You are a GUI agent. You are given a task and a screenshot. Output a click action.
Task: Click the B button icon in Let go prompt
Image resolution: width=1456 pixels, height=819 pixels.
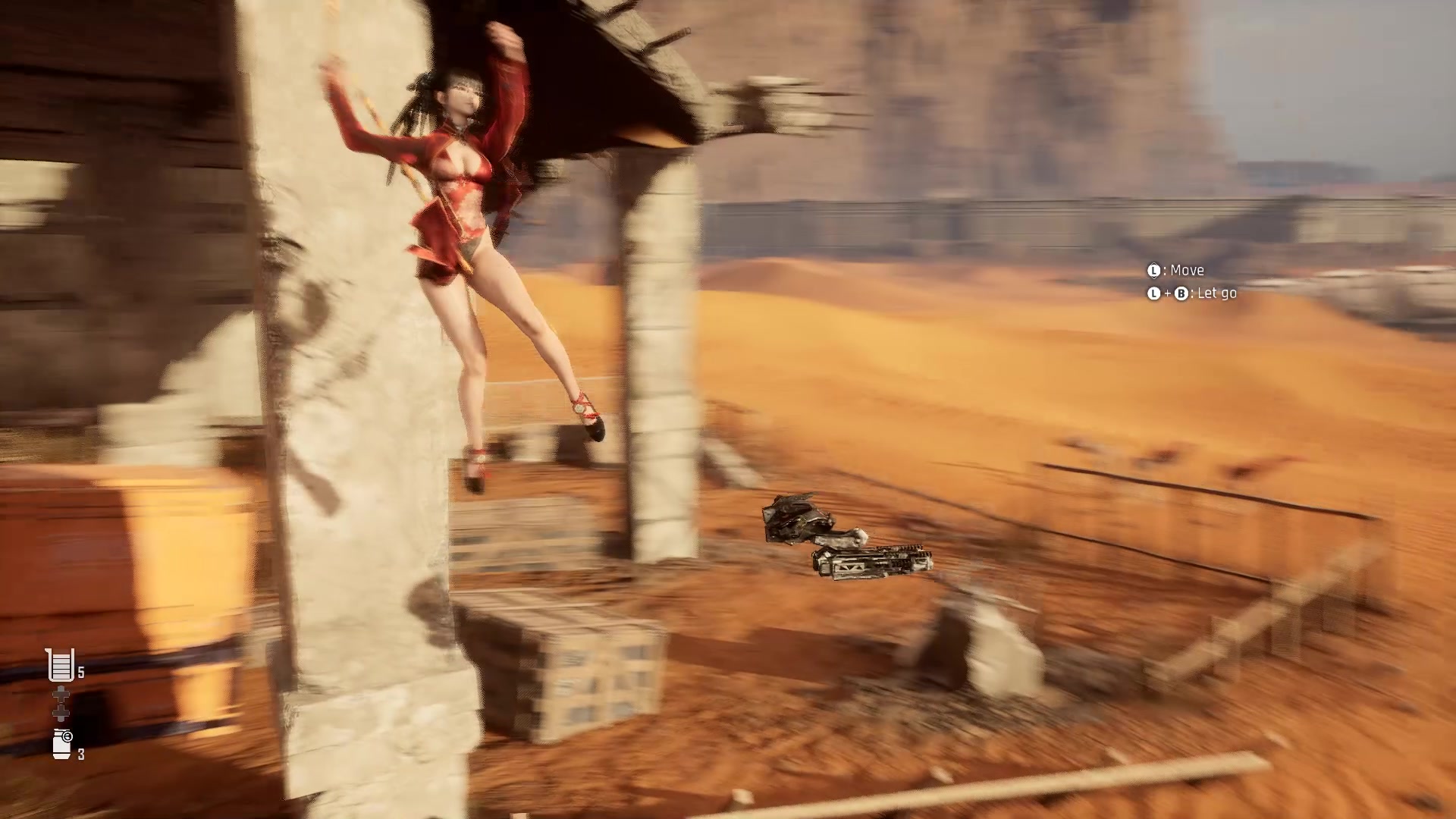tap(1181, 293)
